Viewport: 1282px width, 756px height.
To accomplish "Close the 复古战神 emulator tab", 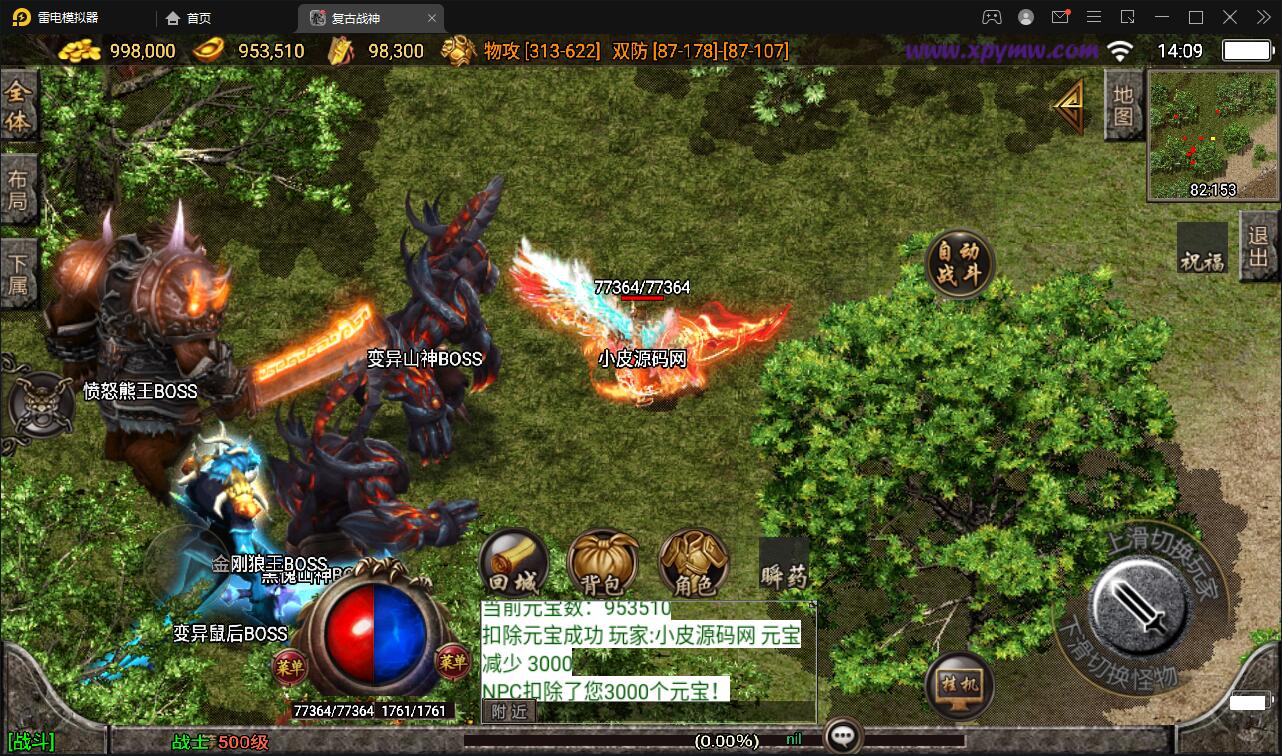I will (x=431, y=18).
